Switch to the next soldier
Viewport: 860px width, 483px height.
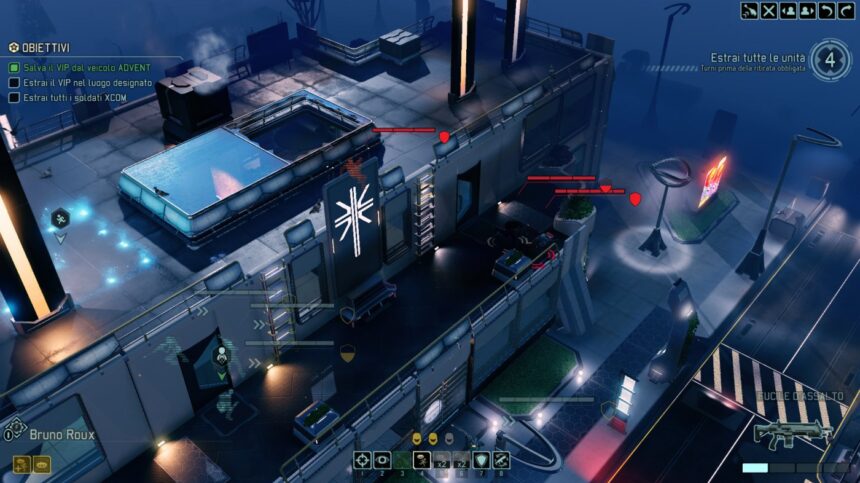point(807,11)
